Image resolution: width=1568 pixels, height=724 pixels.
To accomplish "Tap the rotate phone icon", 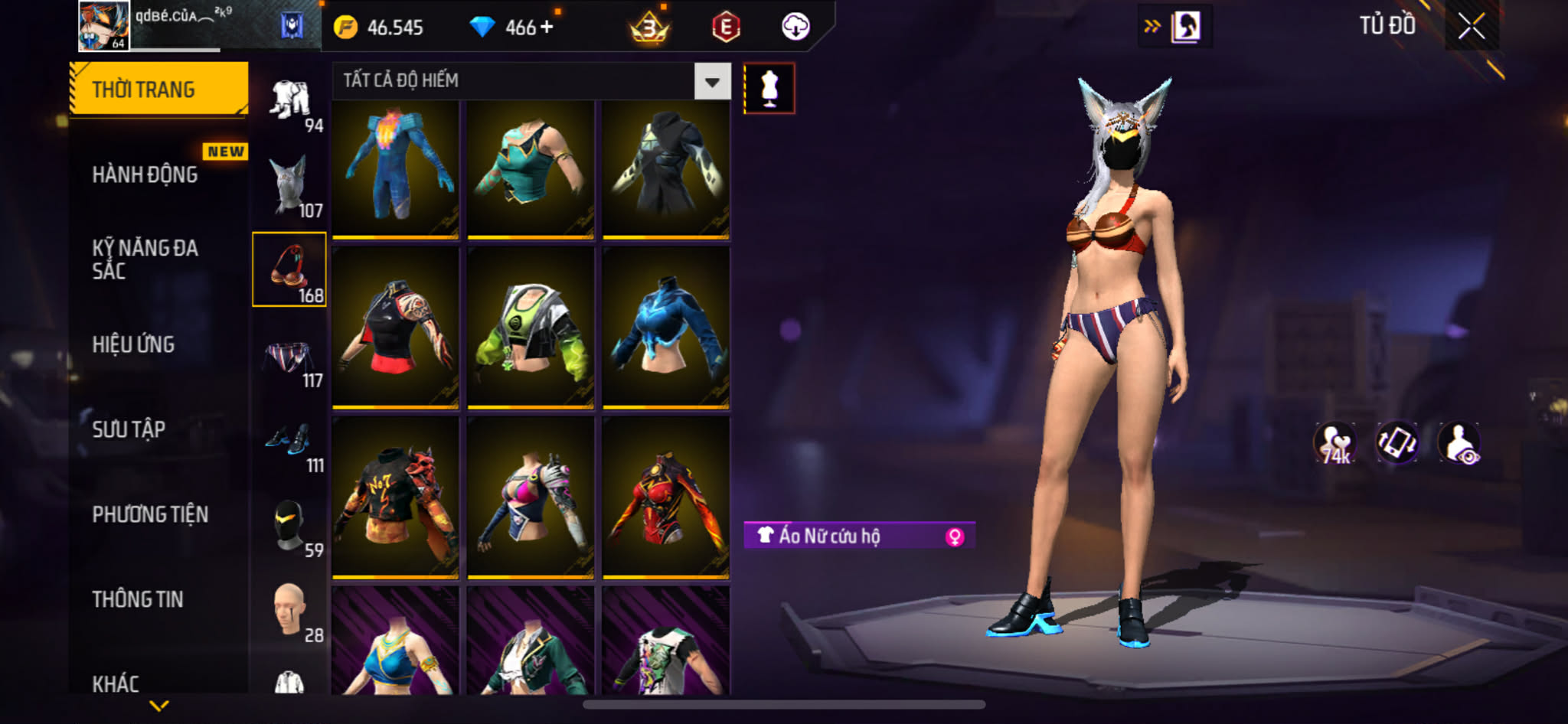I will click(1396, 443).
